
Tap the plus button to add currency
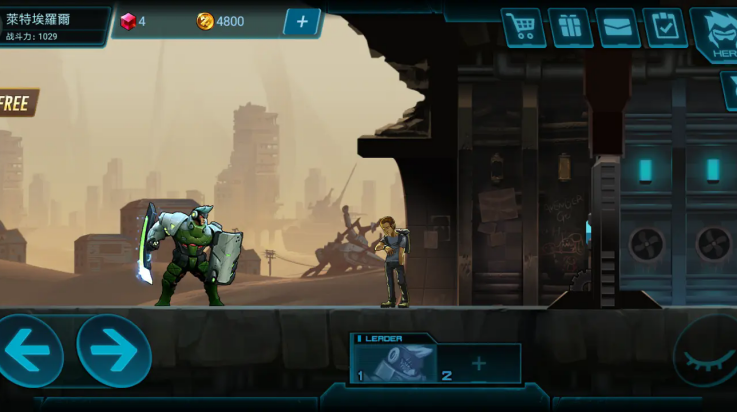pos(302,22)
